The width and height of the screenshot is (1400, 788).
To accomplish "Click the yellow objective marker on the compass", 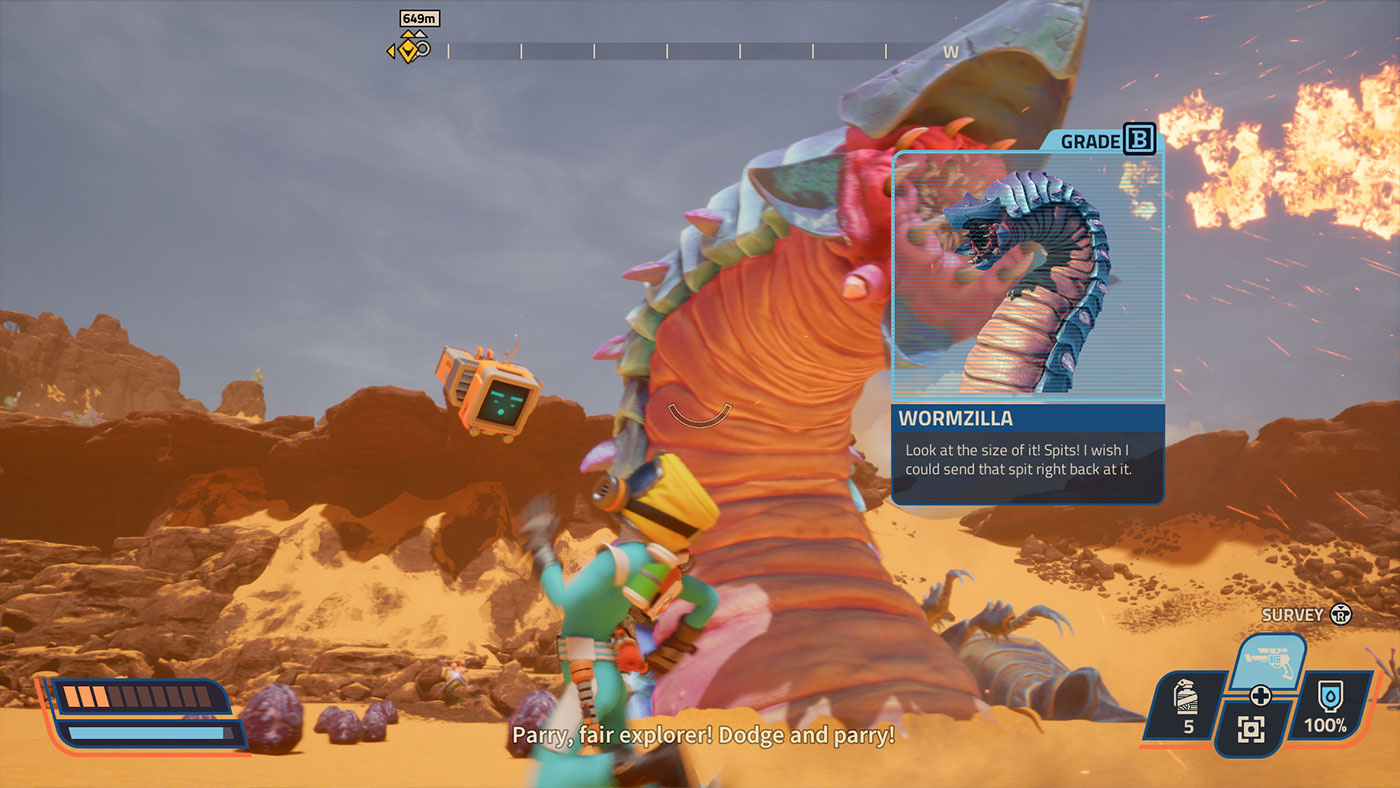I will pyautogui.click(x=408, y=49).
